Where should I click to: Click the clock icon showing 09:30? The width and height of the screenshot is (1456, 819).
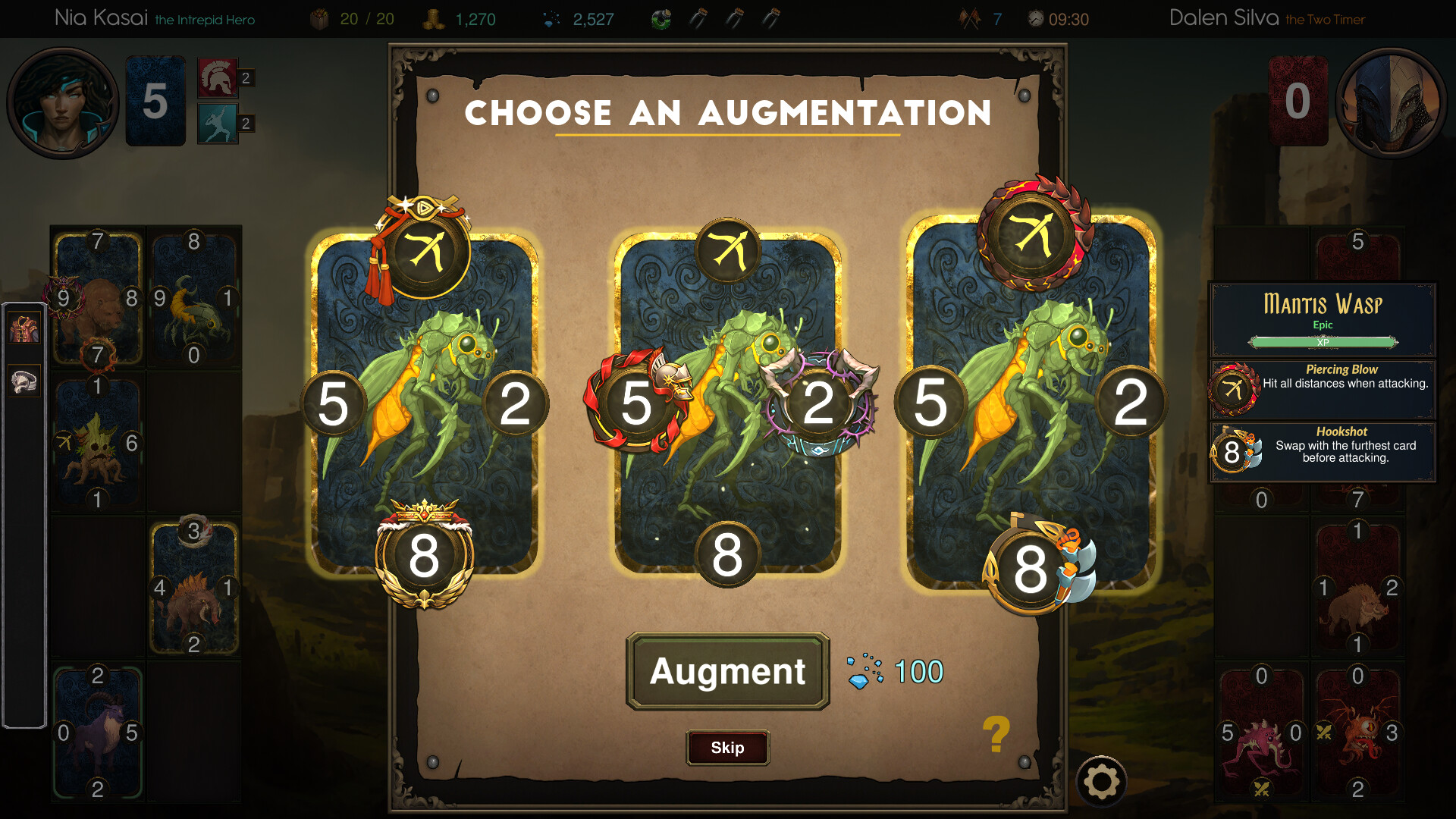pos(1034,17)
